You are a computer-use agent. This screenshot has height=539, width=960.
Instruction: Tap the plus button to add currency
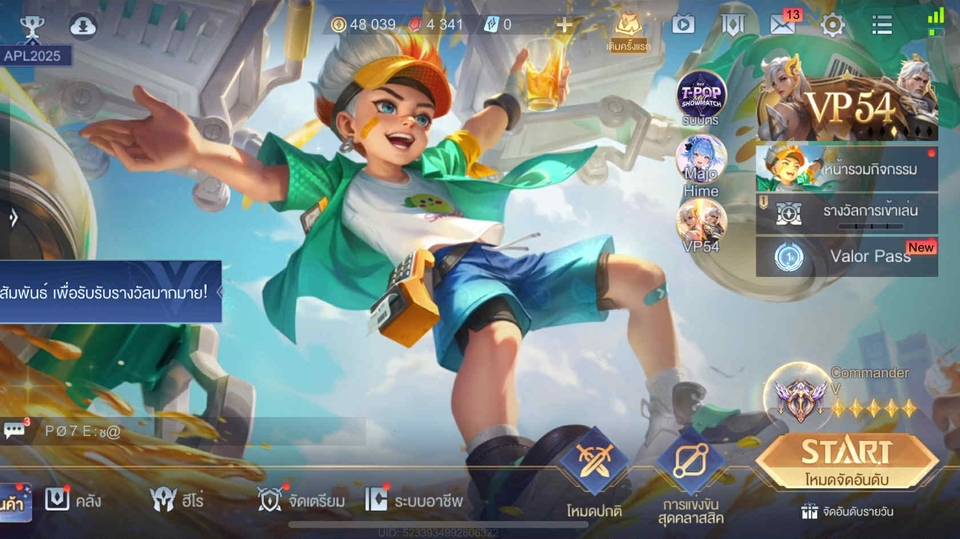564,25
